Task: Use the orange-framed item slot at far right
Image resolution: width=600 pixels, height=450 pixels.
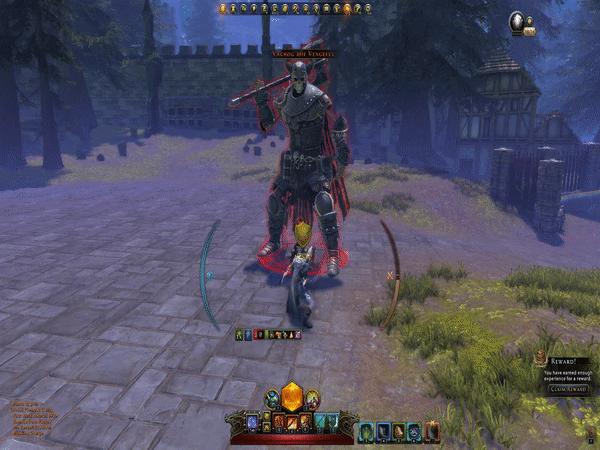Action: [x=432, y=431]
